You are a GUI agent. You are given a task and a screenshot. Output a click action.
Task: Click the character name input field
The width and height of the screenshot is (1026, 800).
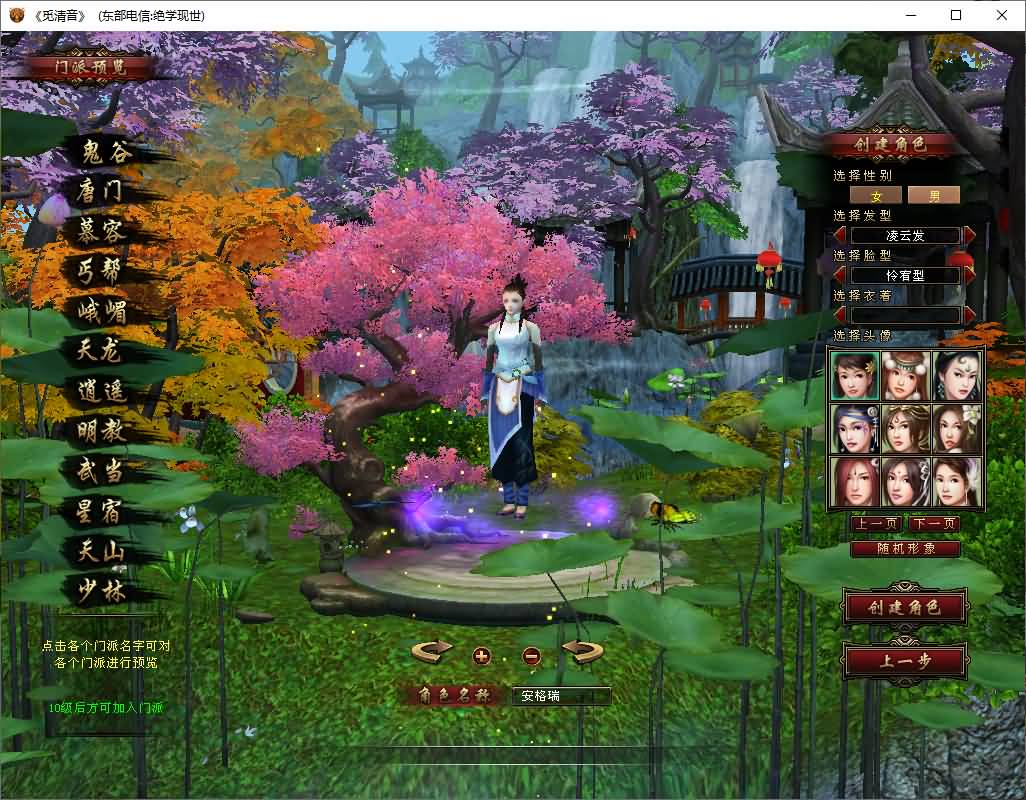(x=560, y=696)
